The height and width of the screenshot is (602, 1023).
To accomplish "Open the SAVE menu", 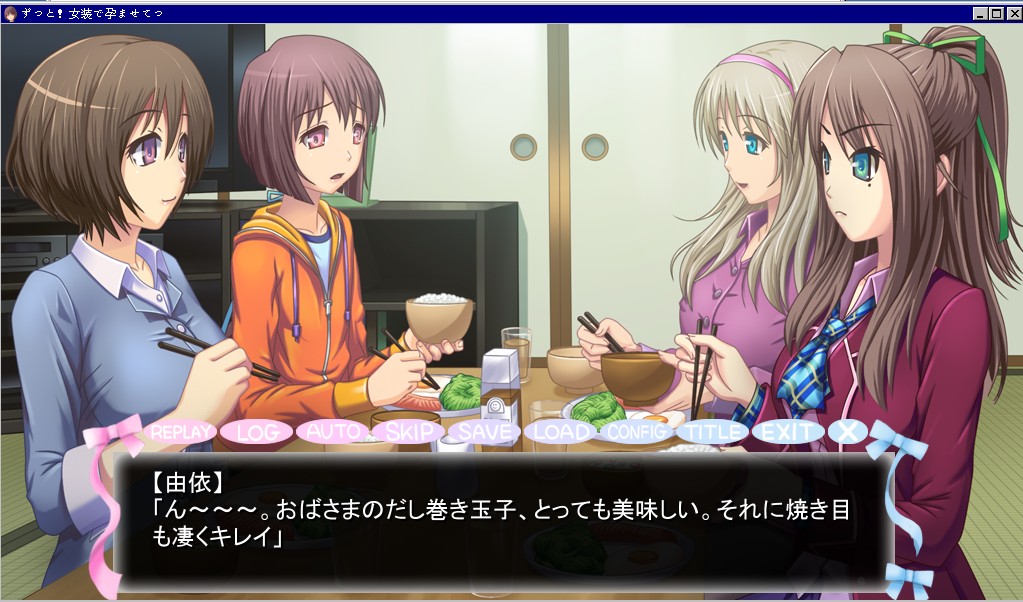I will coord(485,432).
